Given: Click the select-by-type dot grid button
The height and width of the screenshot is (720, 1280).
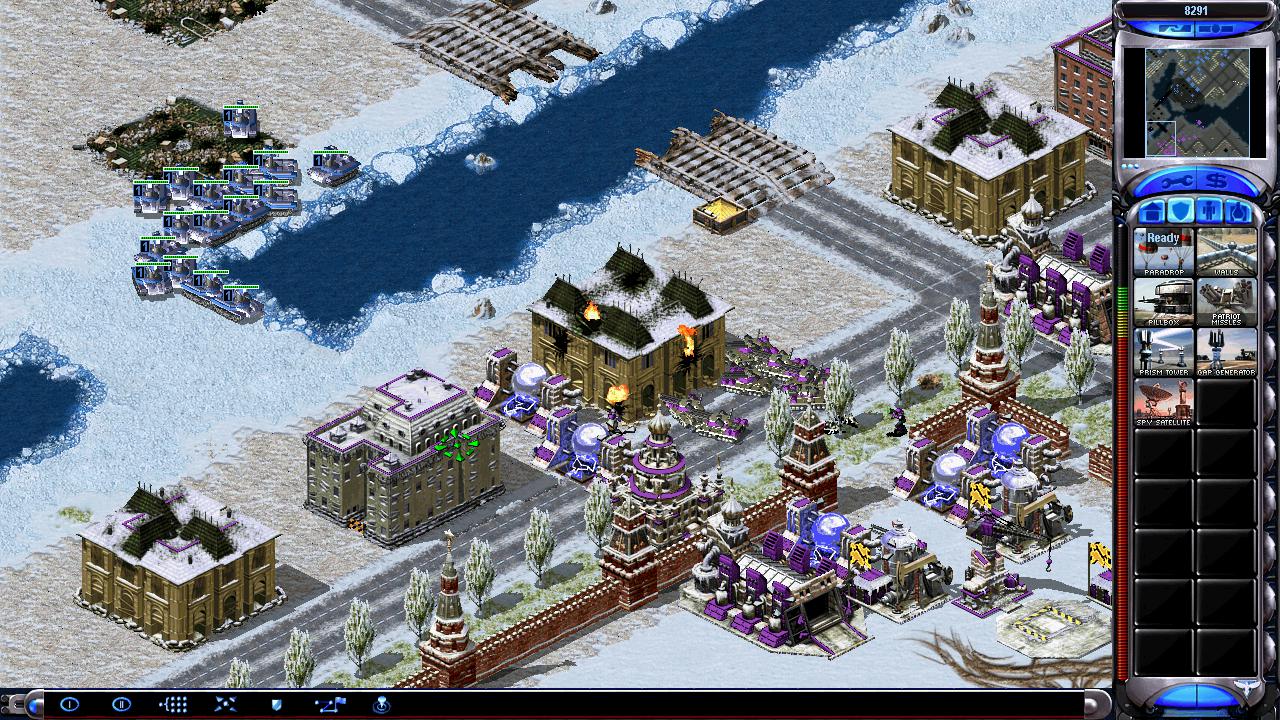Looking at the screenshot, I should (x=173, y=704).
